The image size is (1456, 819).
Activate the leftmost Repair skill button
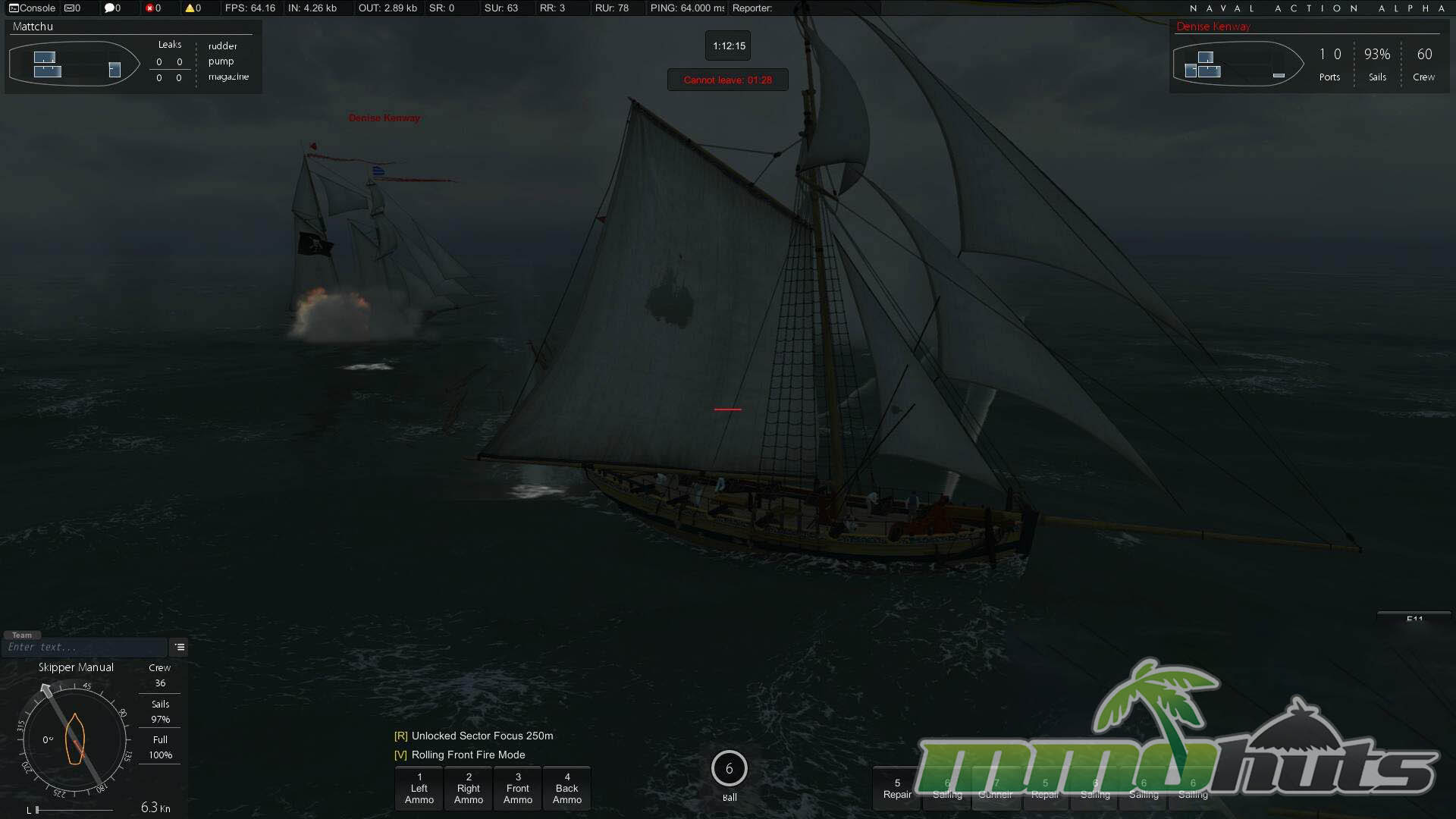[x=897, y=789]
